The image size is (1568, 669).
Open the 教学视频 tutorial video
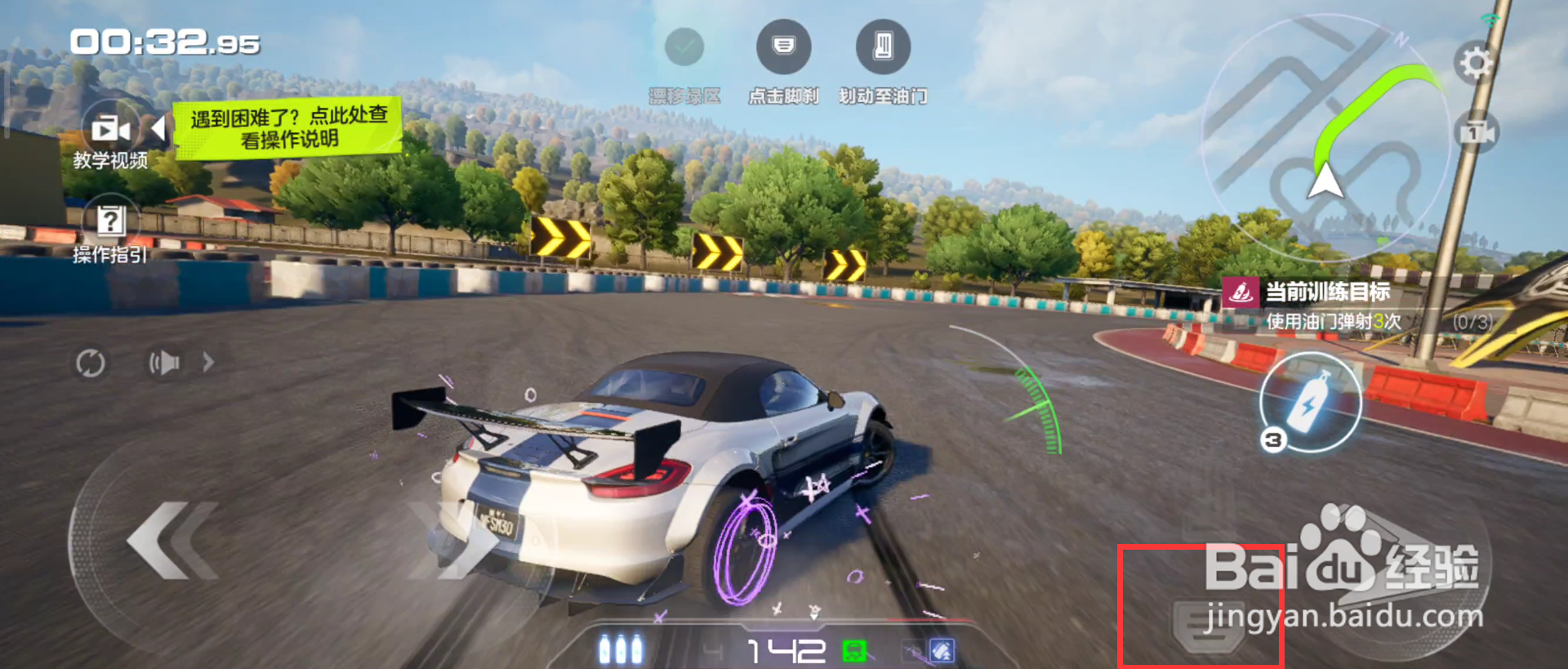pyautogui.click(x=110, y=131)
